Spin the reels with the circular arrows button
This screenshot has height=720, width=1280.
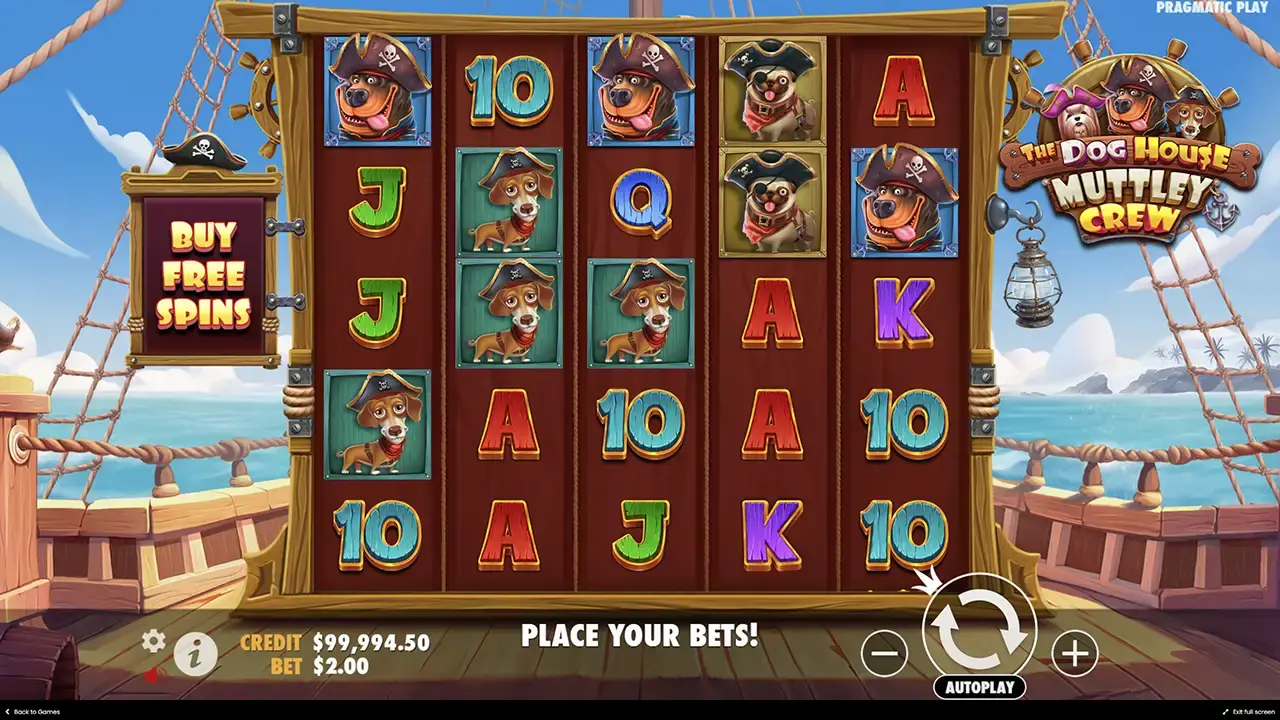(979, 630)
